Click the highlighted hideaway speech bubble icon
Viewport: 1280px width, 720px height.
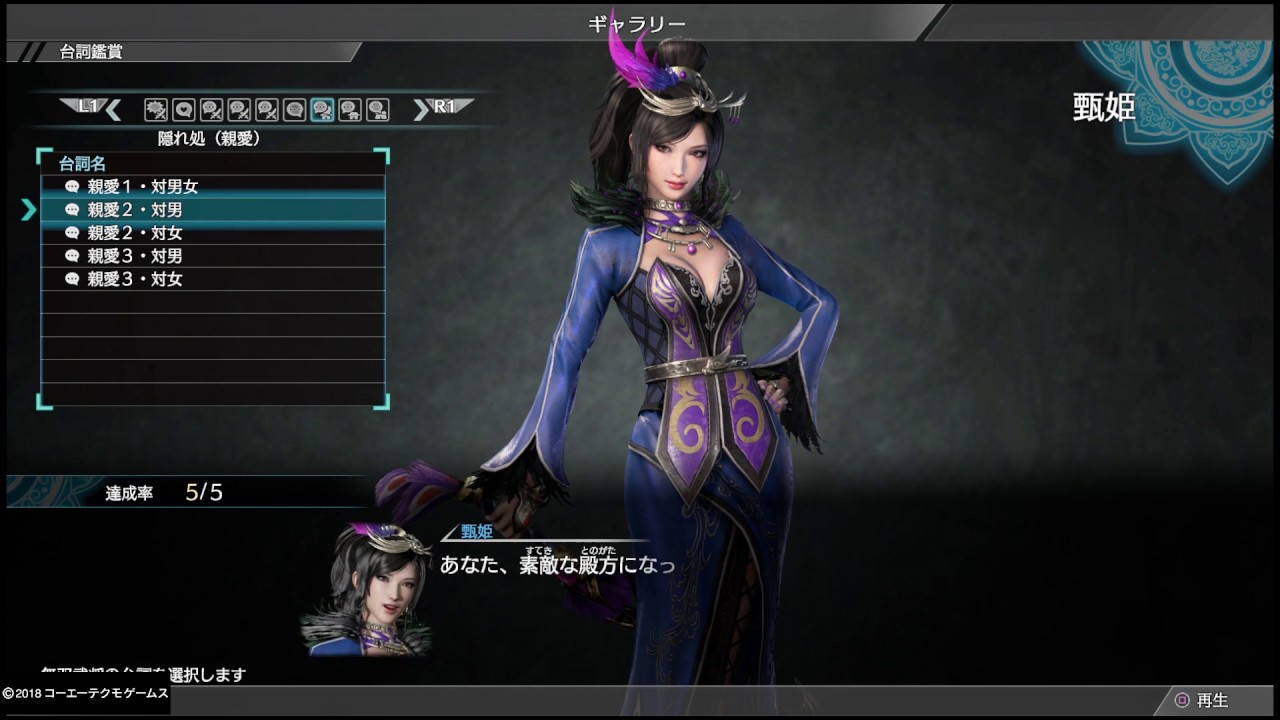coord(322,108)
